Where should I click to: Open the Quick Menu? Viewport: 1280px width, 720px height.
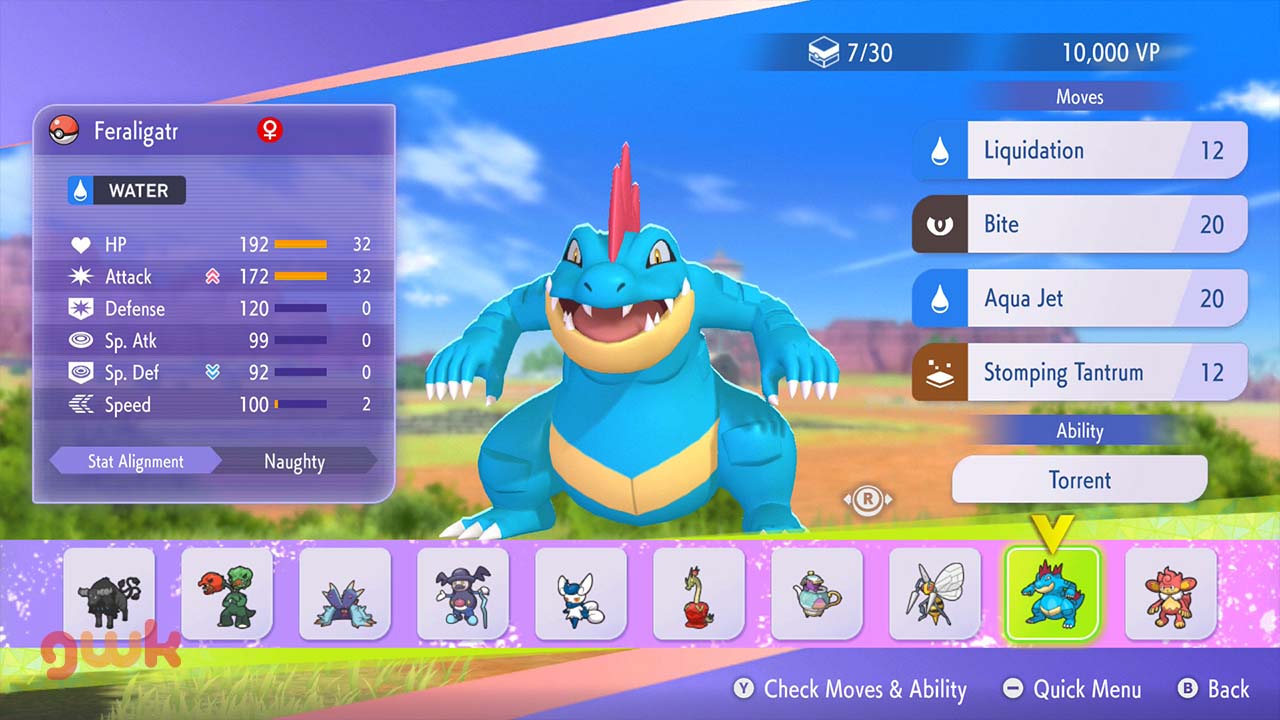click(x=1072, y=689)
